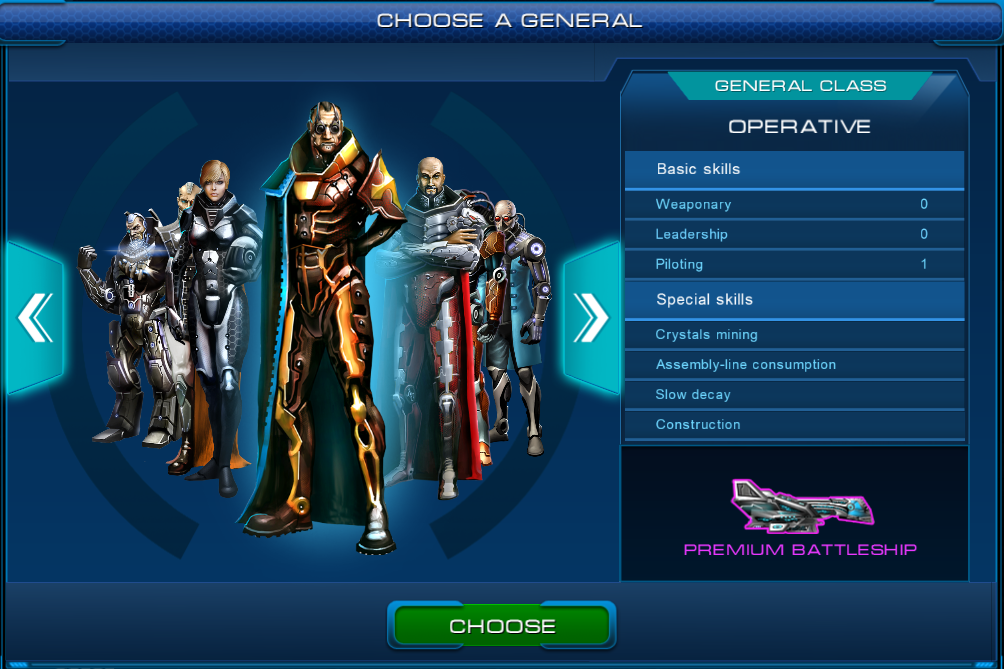Screen dimensions: 1004x669
Task: Show the next general with the right arrow
Action: point(590,318)
